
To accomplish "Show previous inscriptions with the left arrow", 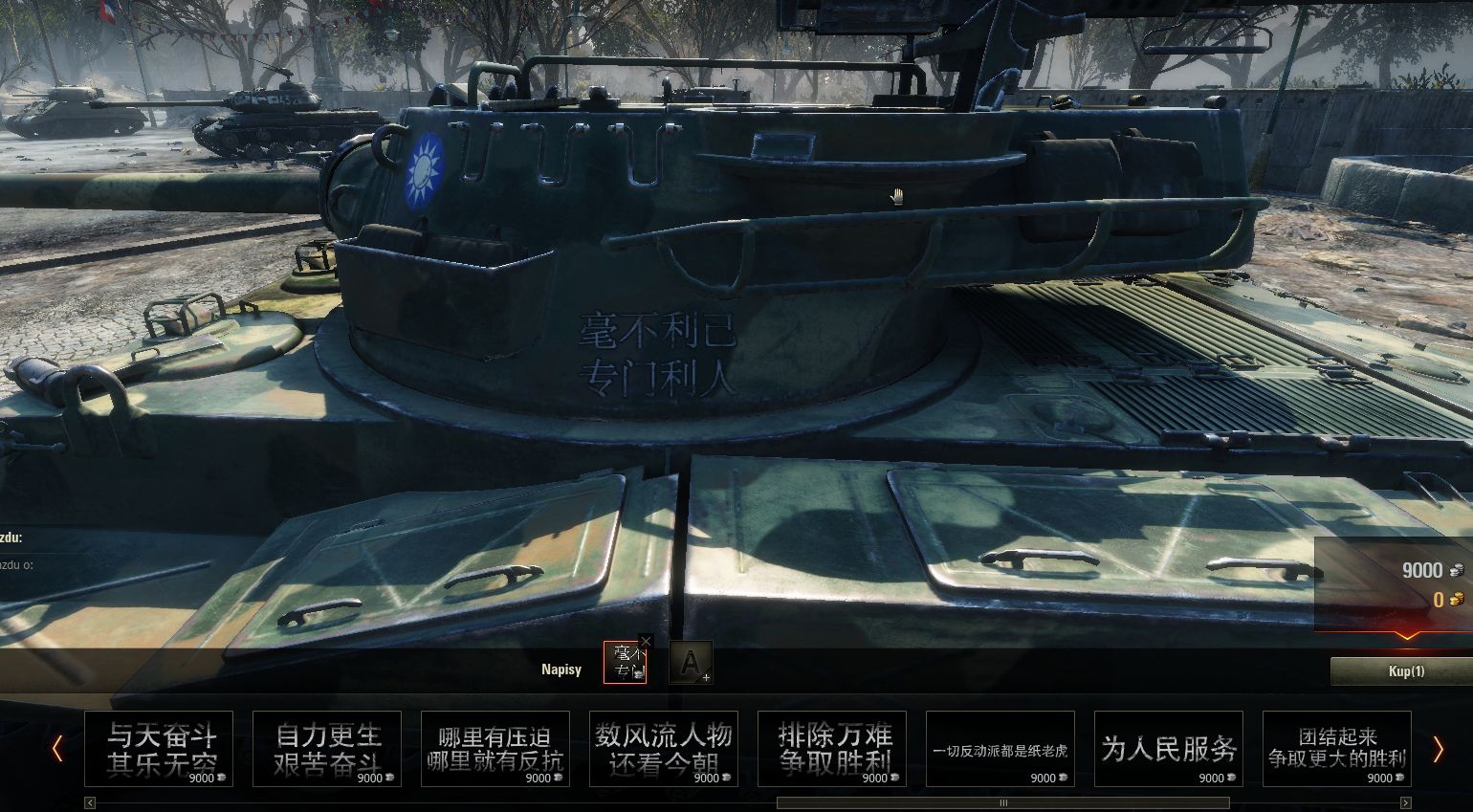I will 57,749.
